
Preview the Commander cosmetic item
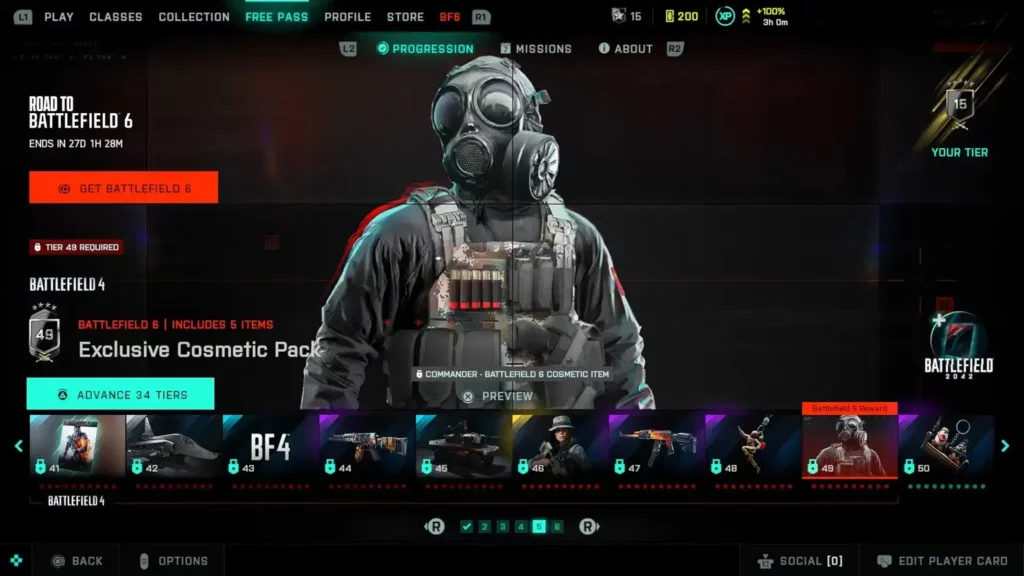498,396
